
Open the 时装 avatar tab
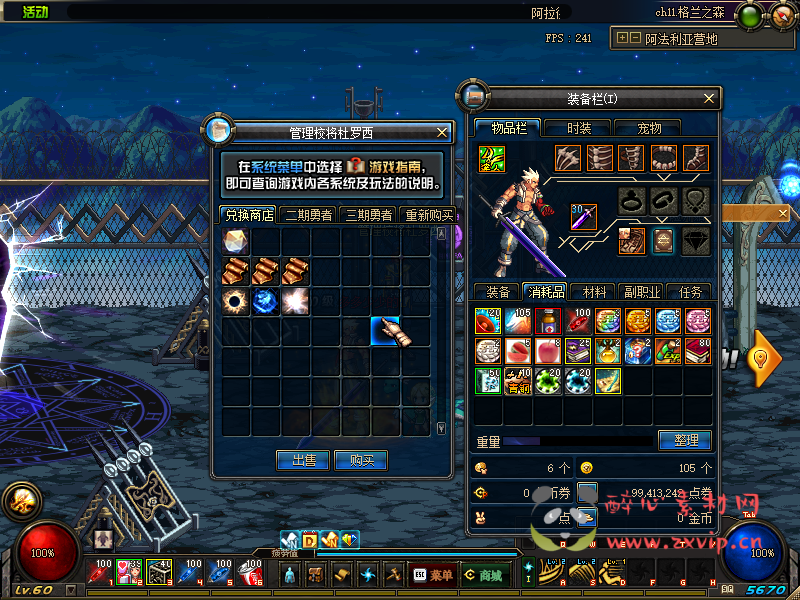[579, 128]
